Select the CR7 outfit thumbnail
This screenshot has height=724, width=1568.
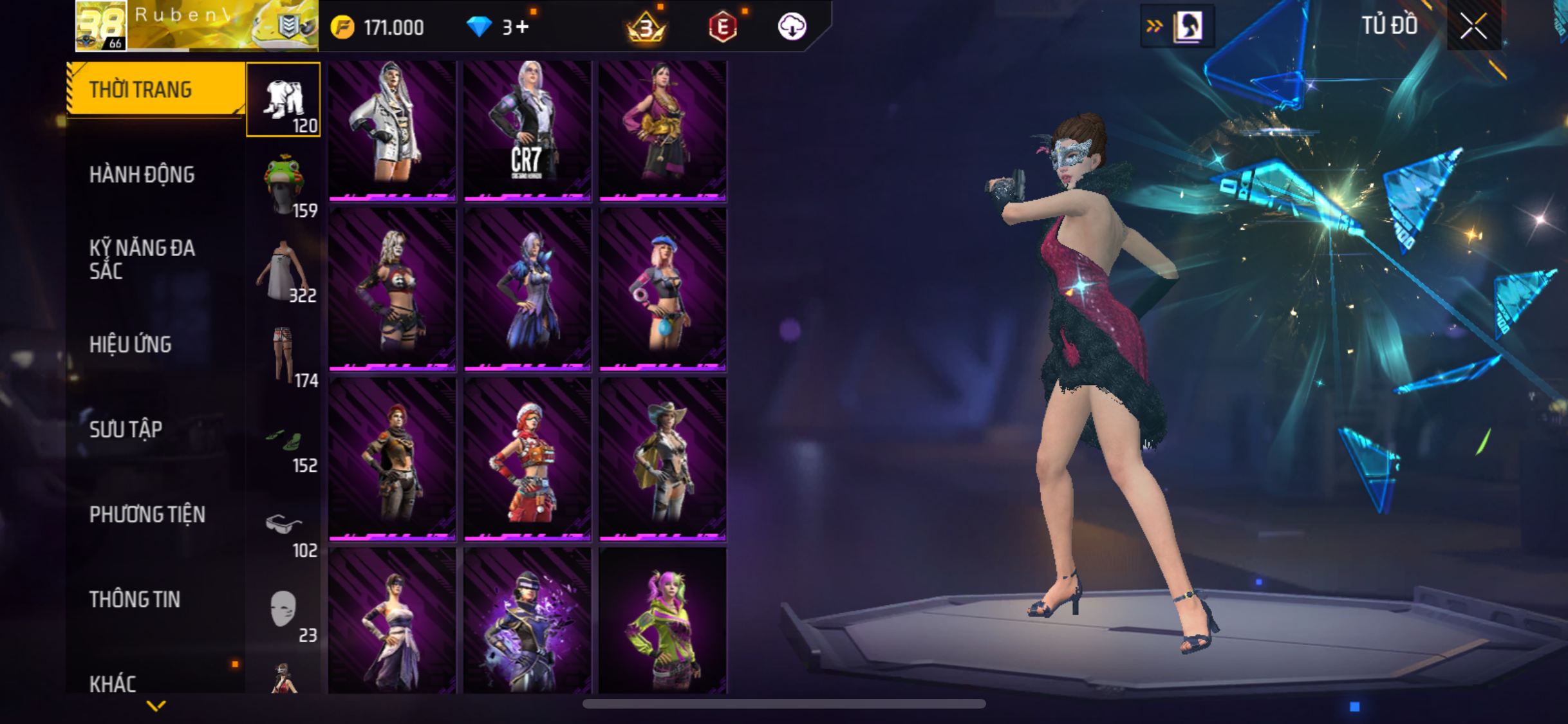click(527, 130)
